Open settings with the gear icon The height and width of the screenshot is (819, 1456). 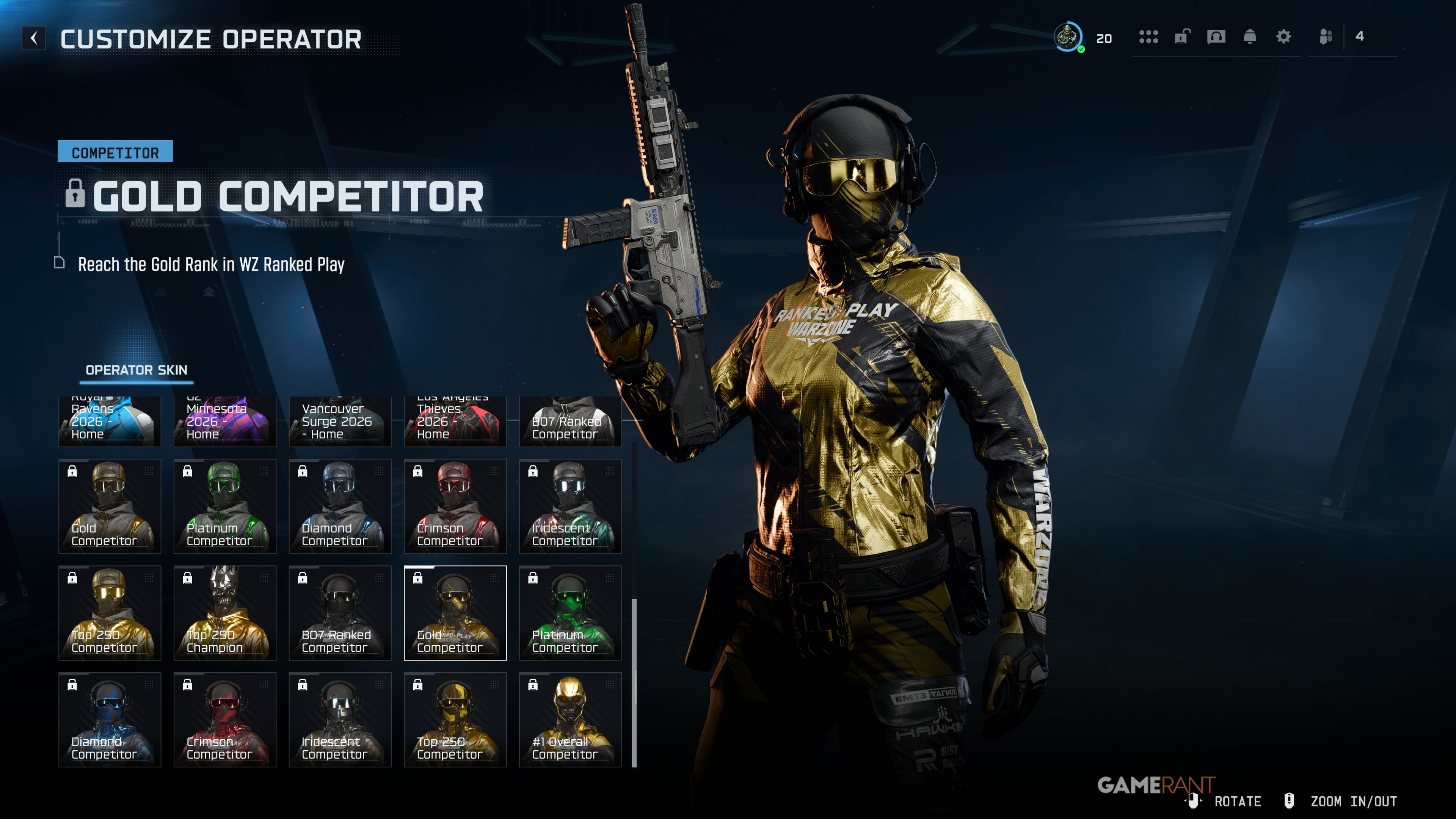tap(1283, 37)
